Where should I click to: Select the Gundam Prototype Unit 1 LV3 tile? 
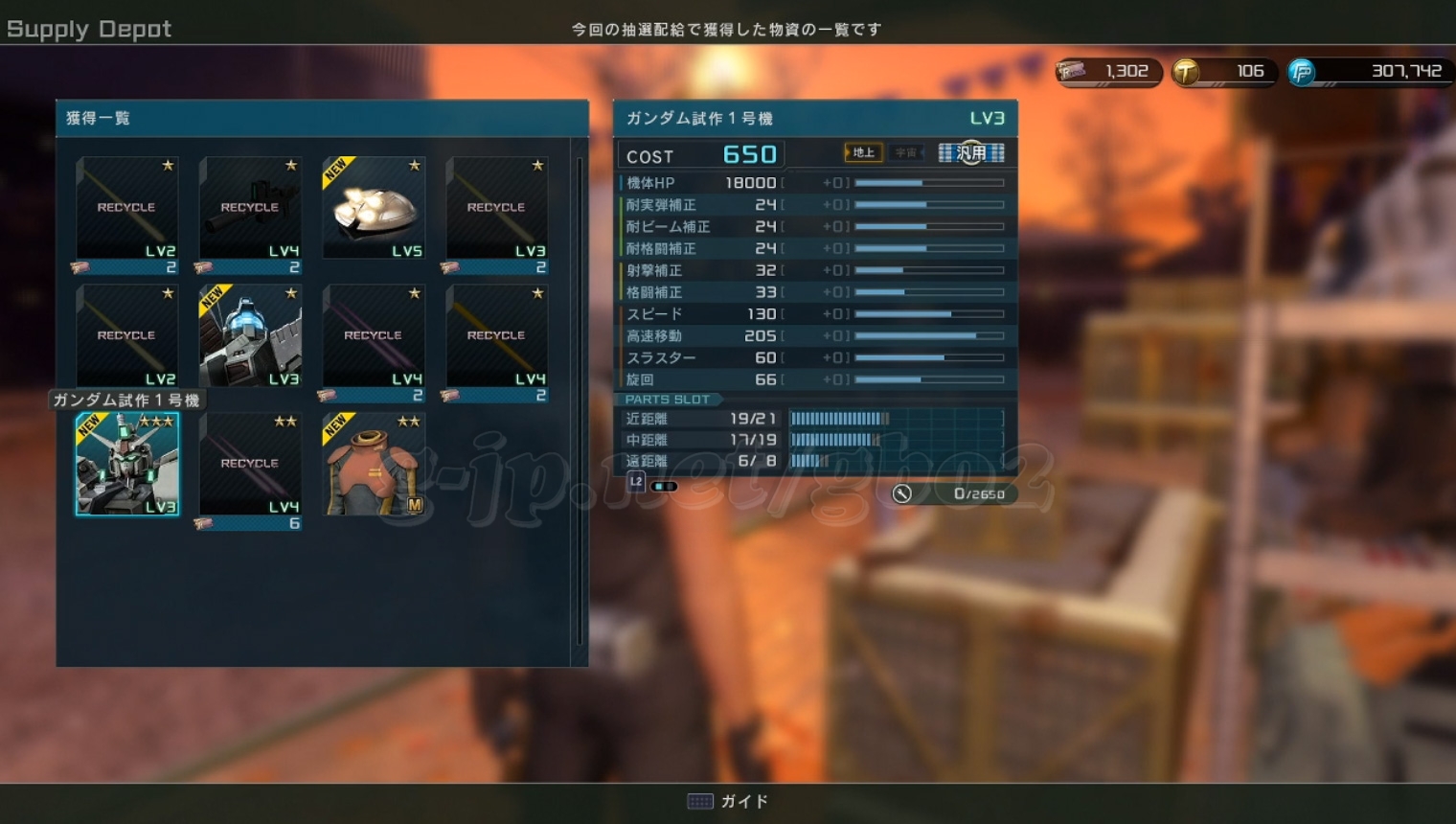127,465
